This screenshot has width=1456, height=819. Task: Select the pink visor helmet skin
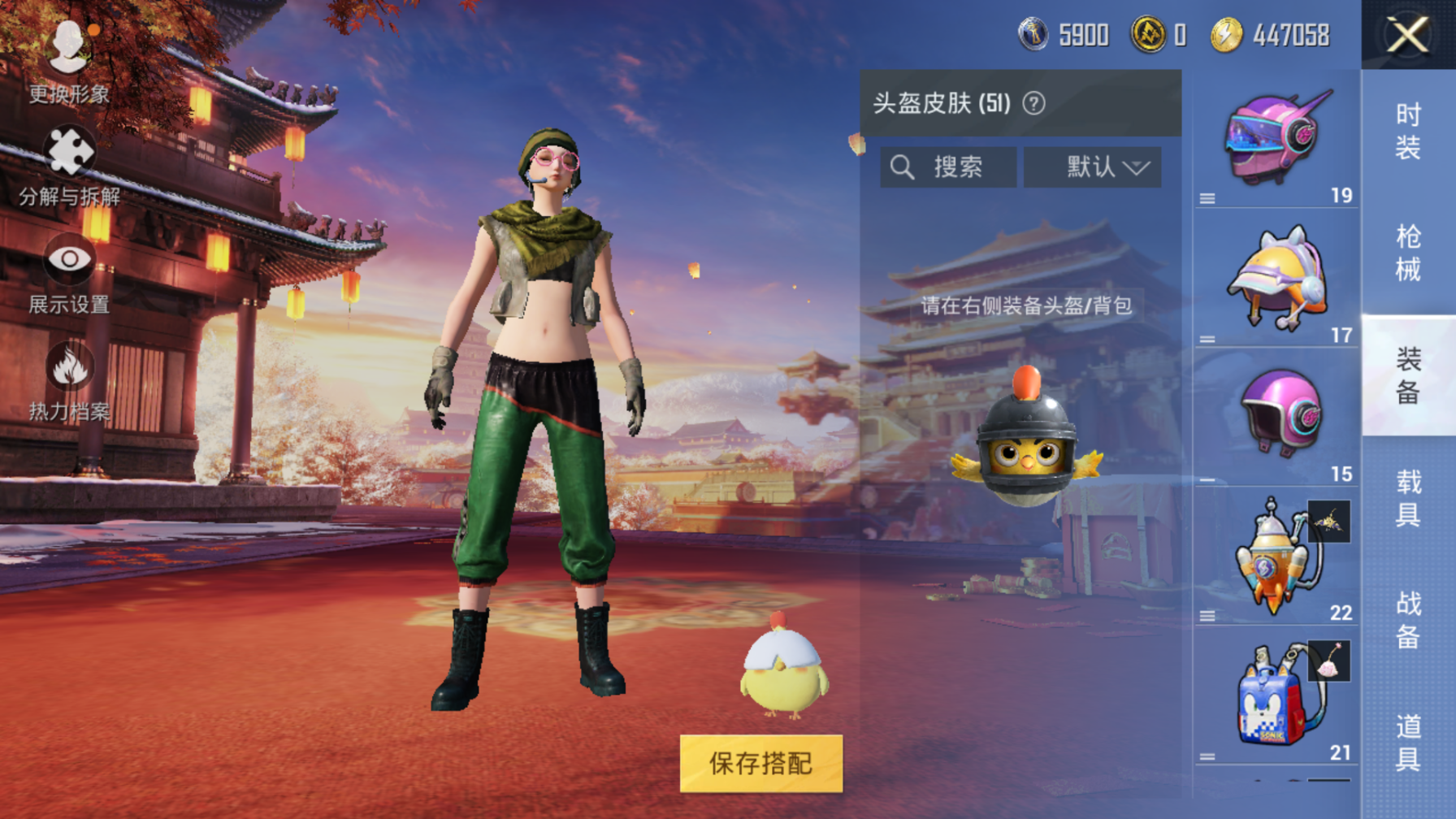(1276, 139)
